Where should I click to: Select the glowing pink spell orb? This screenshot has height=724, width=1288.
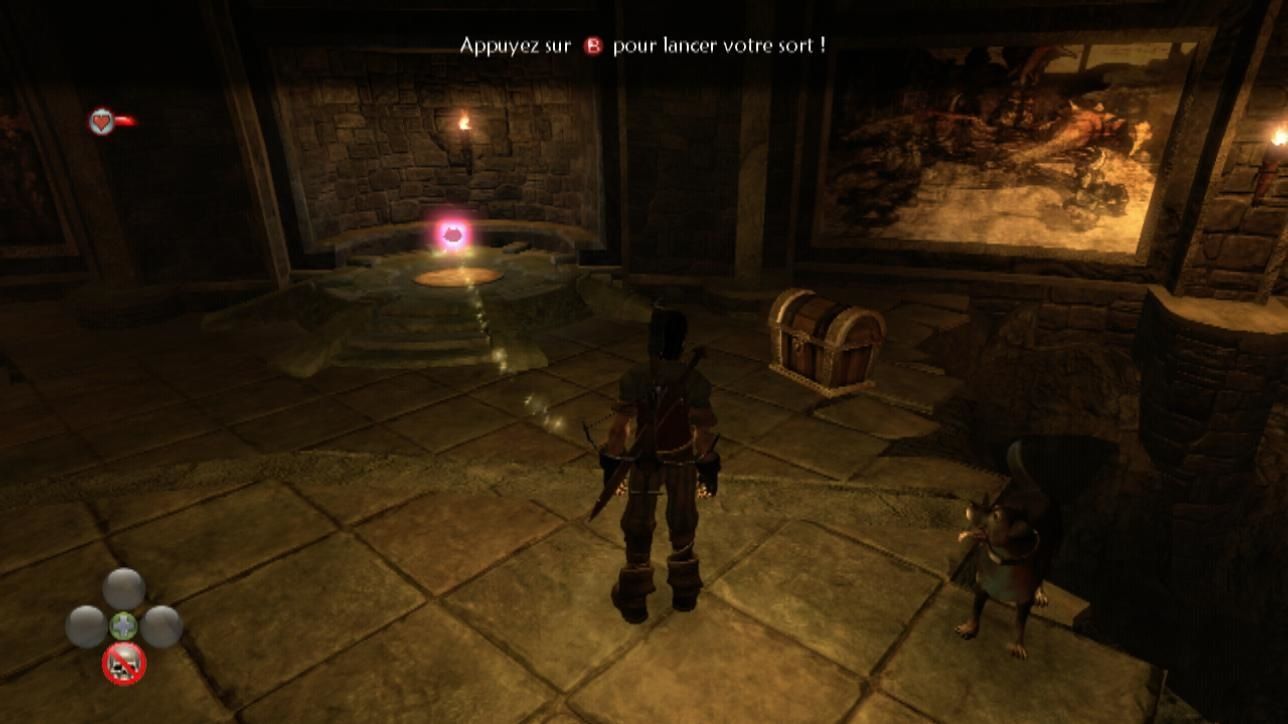[x=452, y=234]
